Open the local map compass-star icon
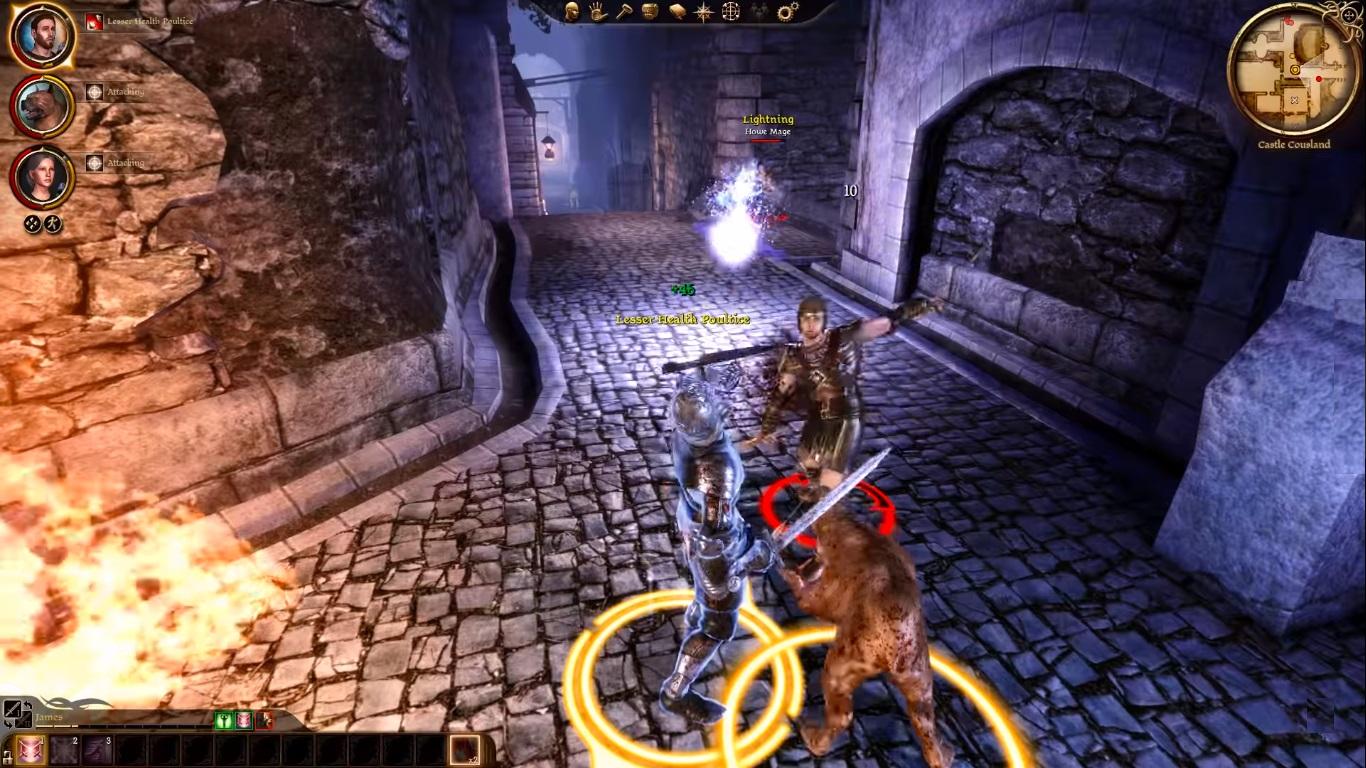The width and height of the screenshot is (1366, 768). (703, 12)
